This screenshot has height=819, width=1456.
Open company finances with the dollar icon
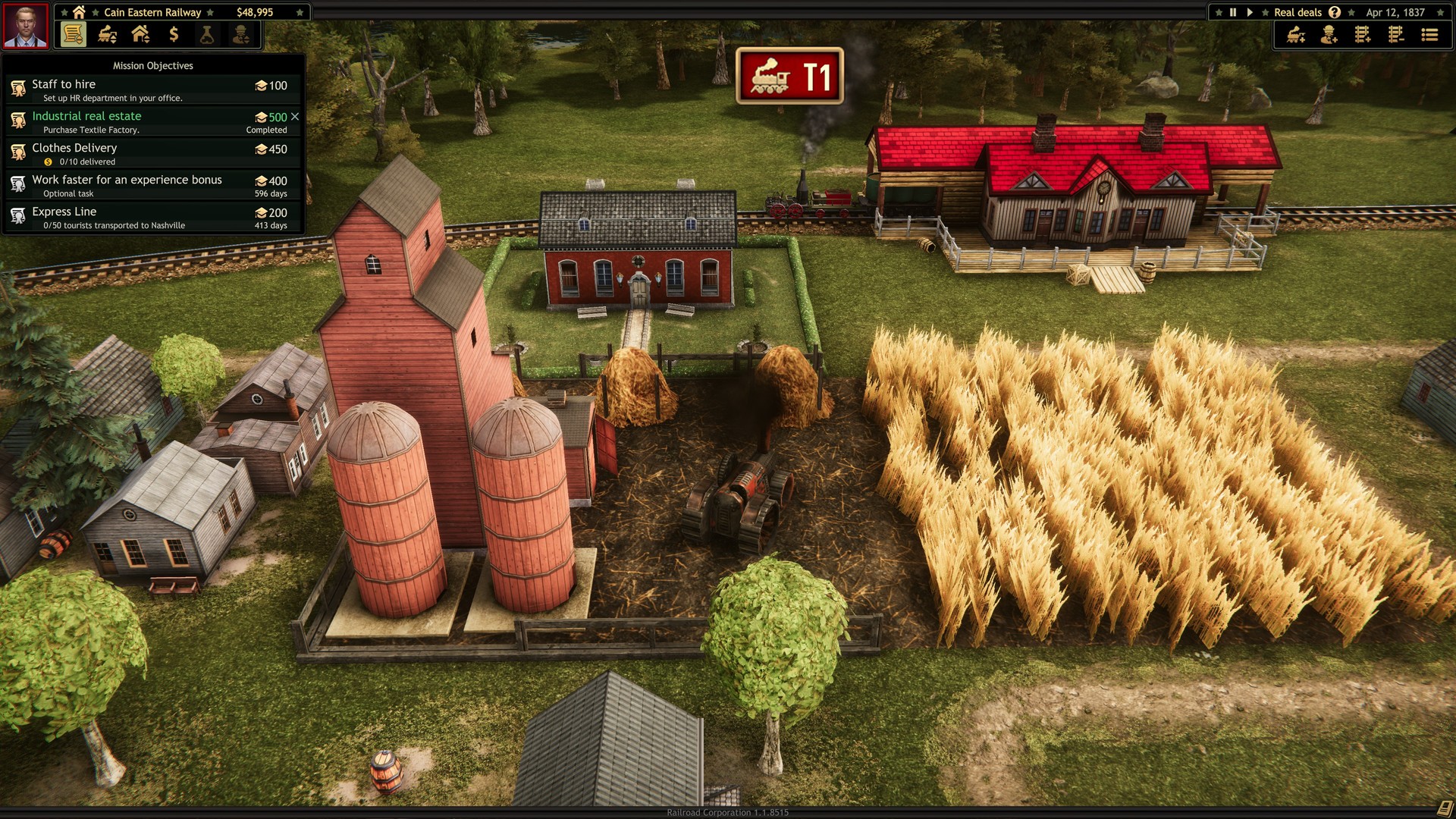click(173, 34)
